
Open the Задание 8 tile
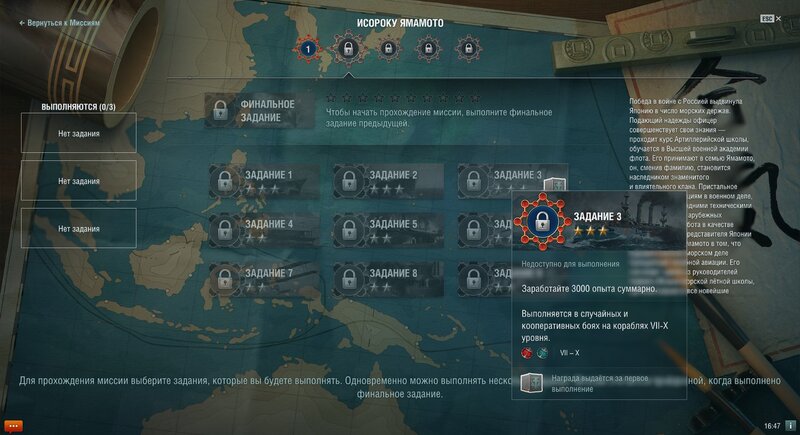pyautogui.click(x=388, y=278)
